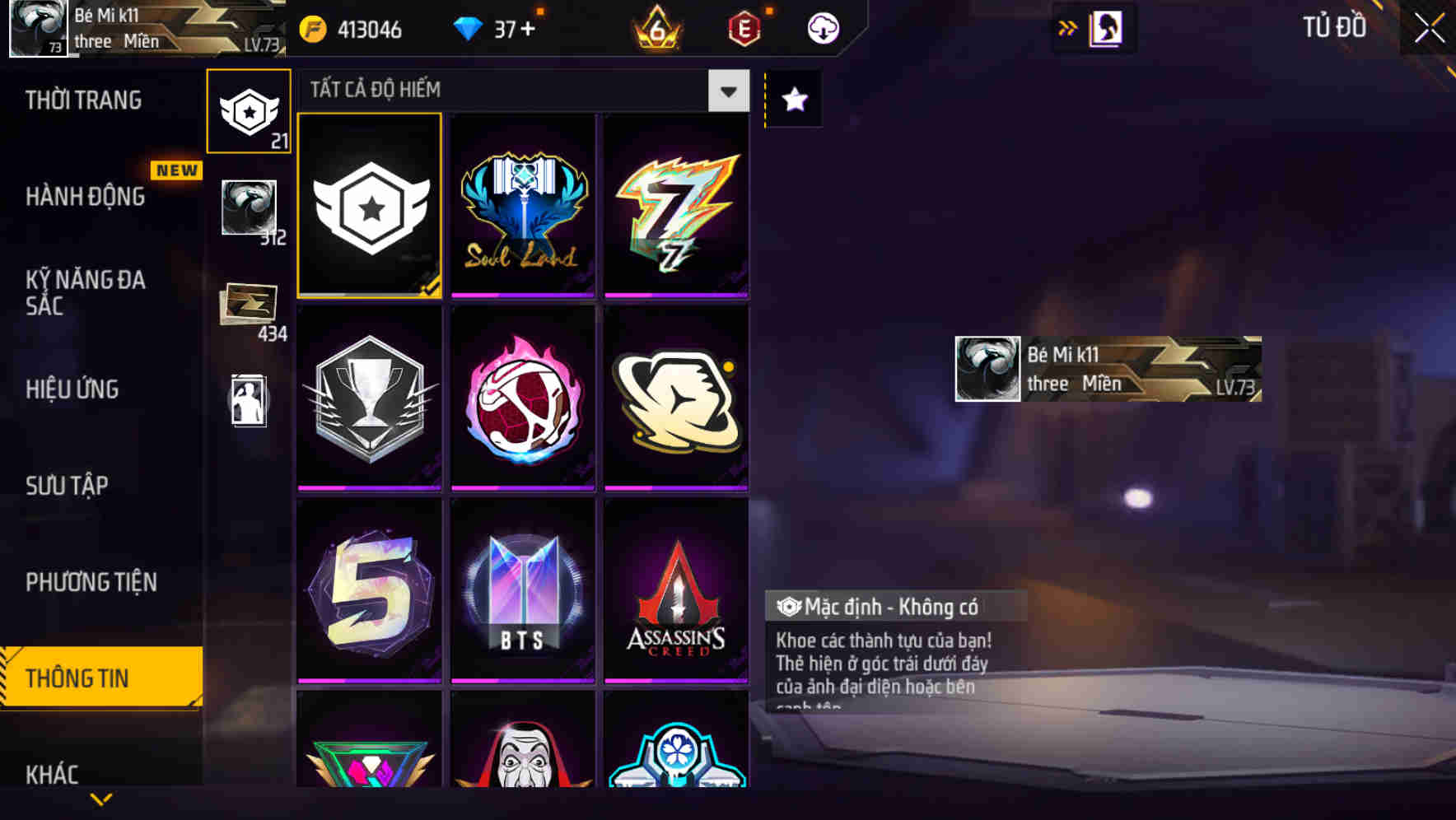Click the cloud download icon in top bar
Screen dimensions: 1456x820
tap(820, 27)
